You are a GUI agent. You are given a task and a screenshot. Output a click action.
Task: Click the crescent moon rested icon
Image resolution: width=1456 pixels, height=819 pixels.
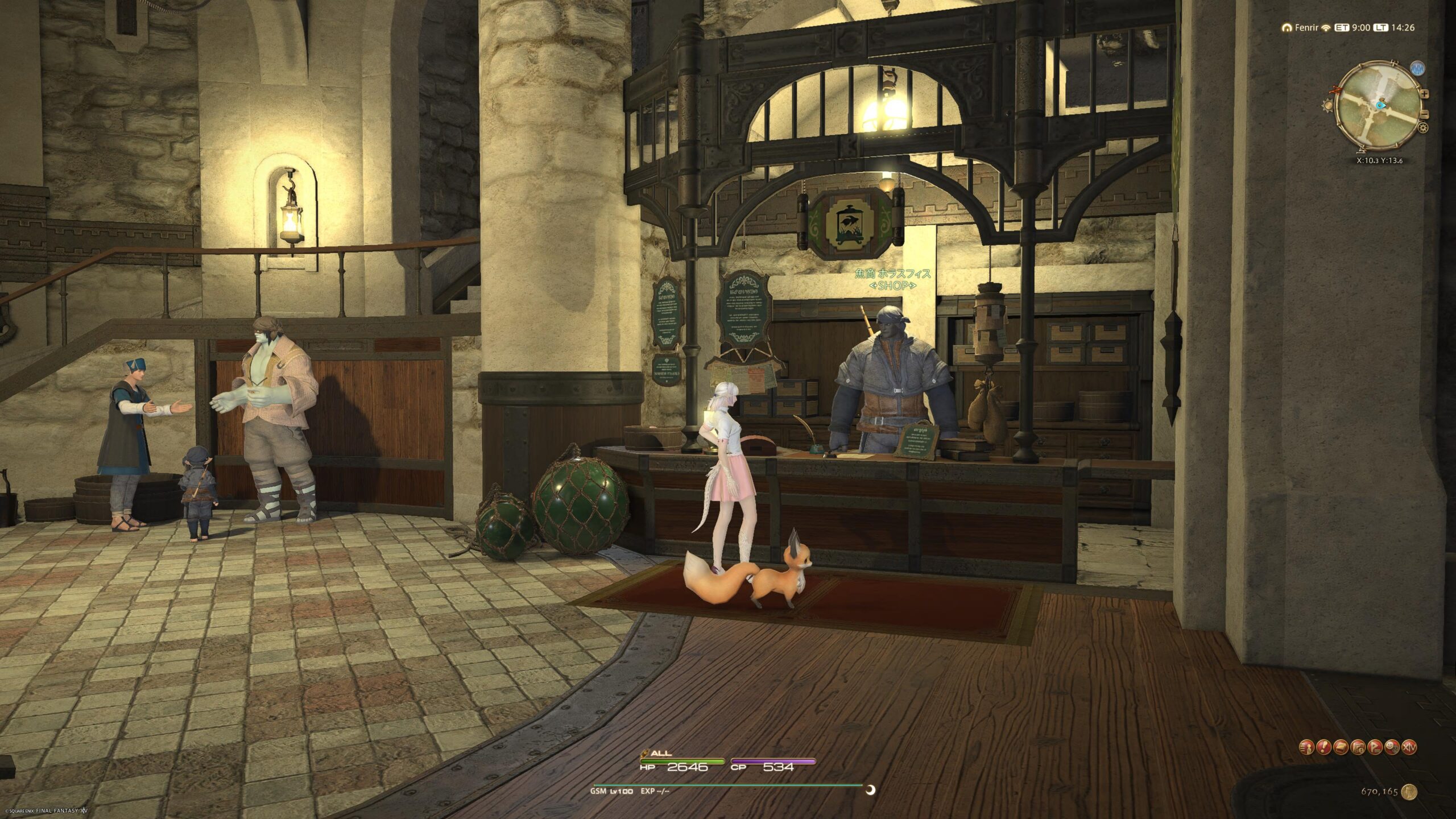tap(870, 789)
